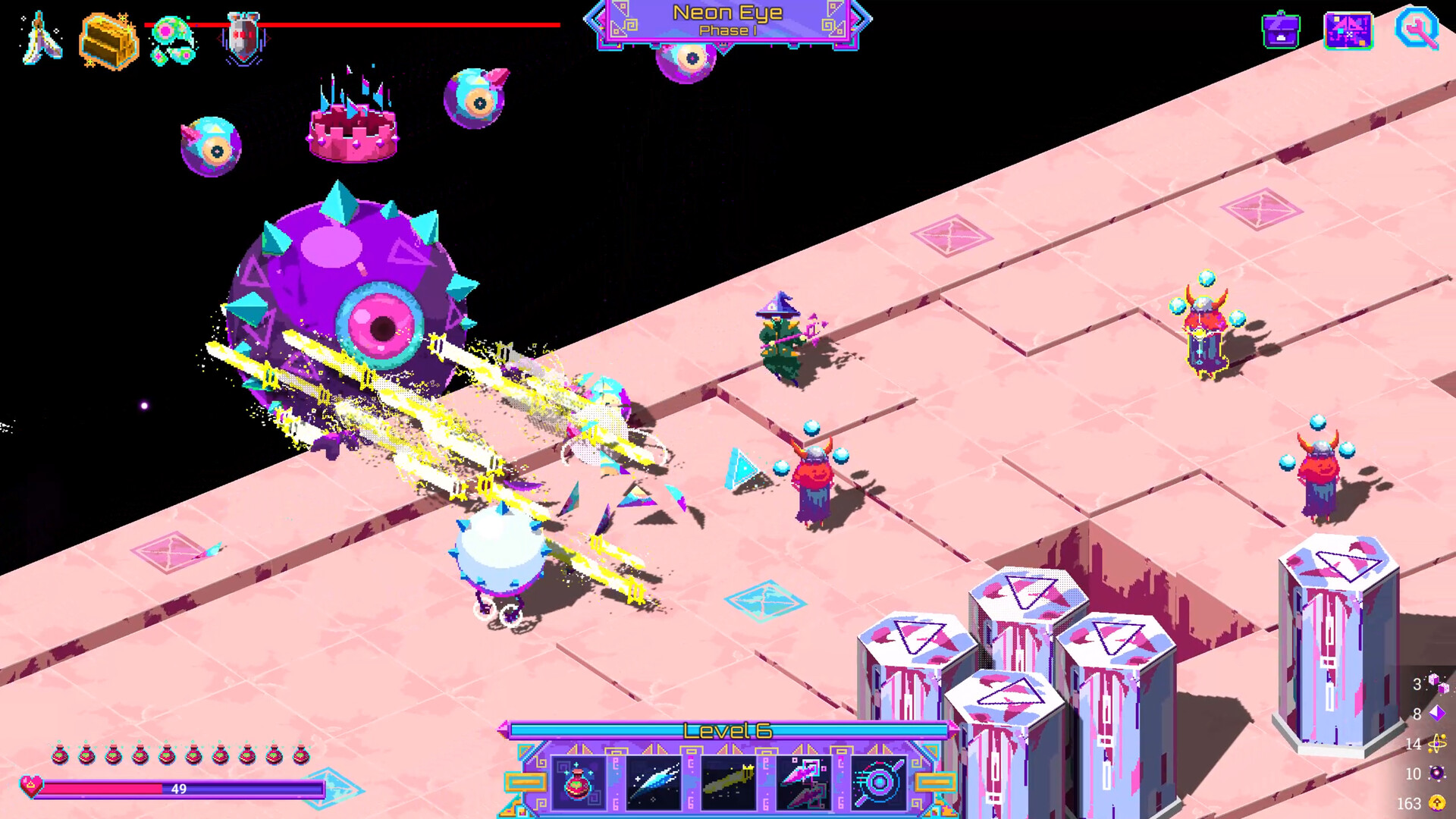This screenshot has height=819, width=1456.
Task: Select the white feather wings buff icon
Action: pyautogui.click(x=42, y=38)
